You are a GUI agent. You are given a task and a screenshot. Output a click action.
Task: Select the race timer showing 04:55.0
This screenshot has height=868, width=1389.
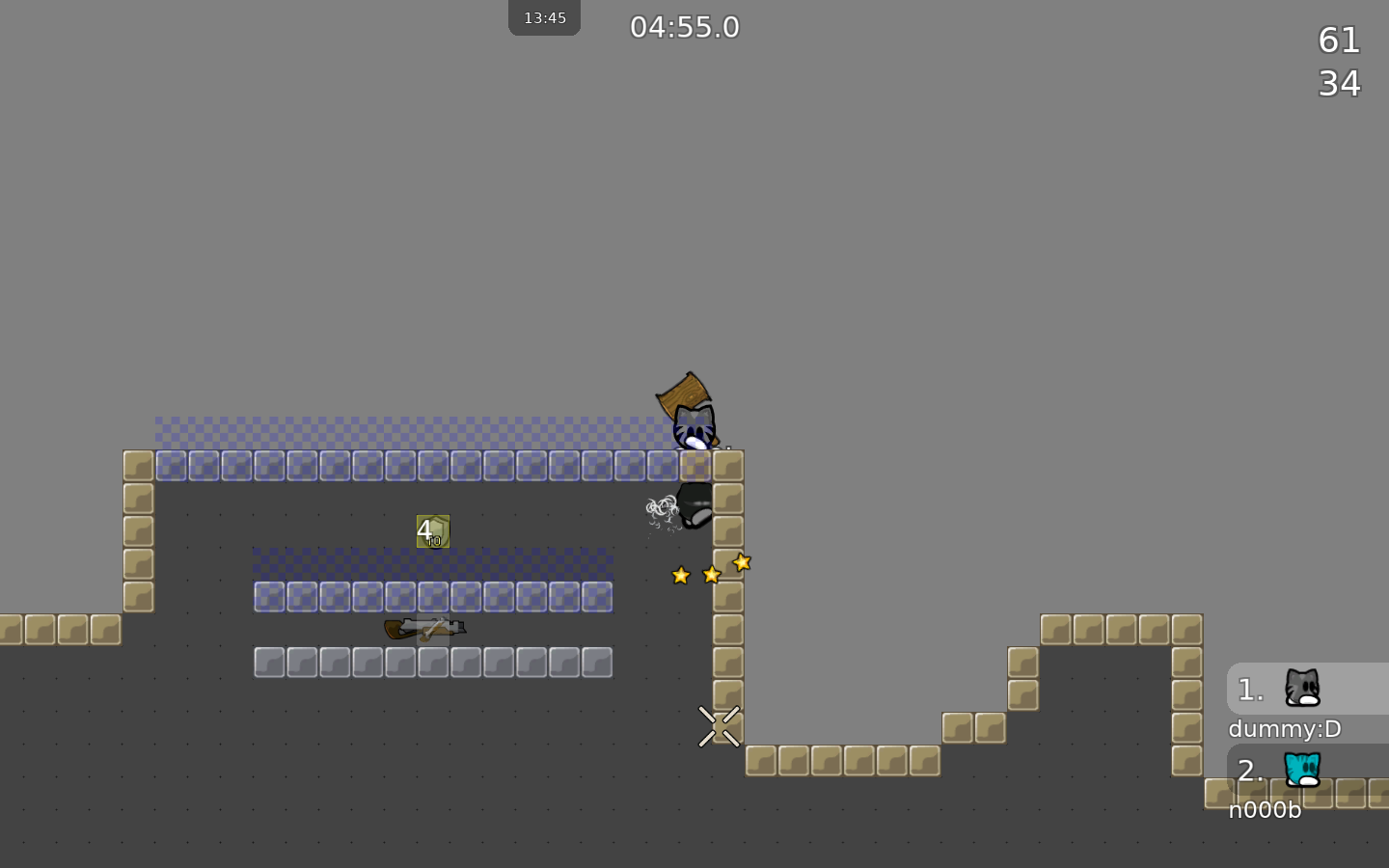click(x=685, y=27)
